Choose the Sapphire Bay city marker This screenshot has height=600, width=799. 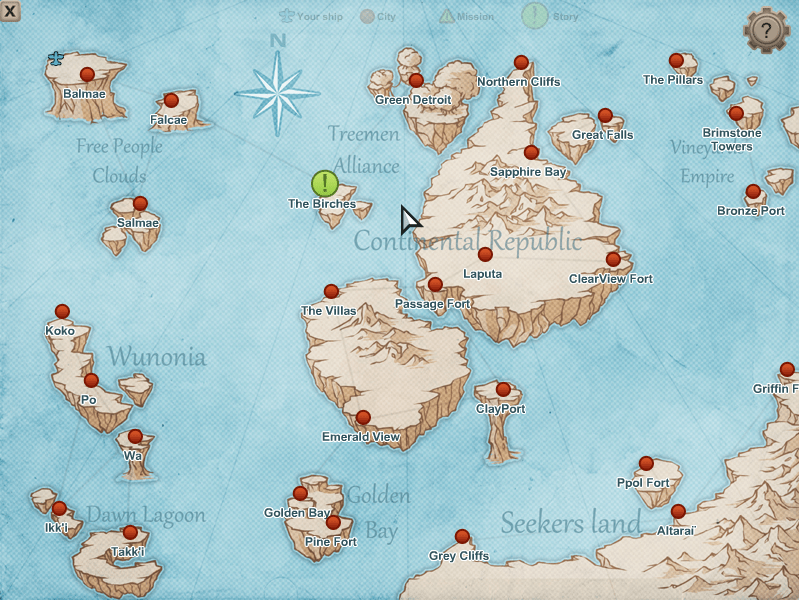click(531, 152)
